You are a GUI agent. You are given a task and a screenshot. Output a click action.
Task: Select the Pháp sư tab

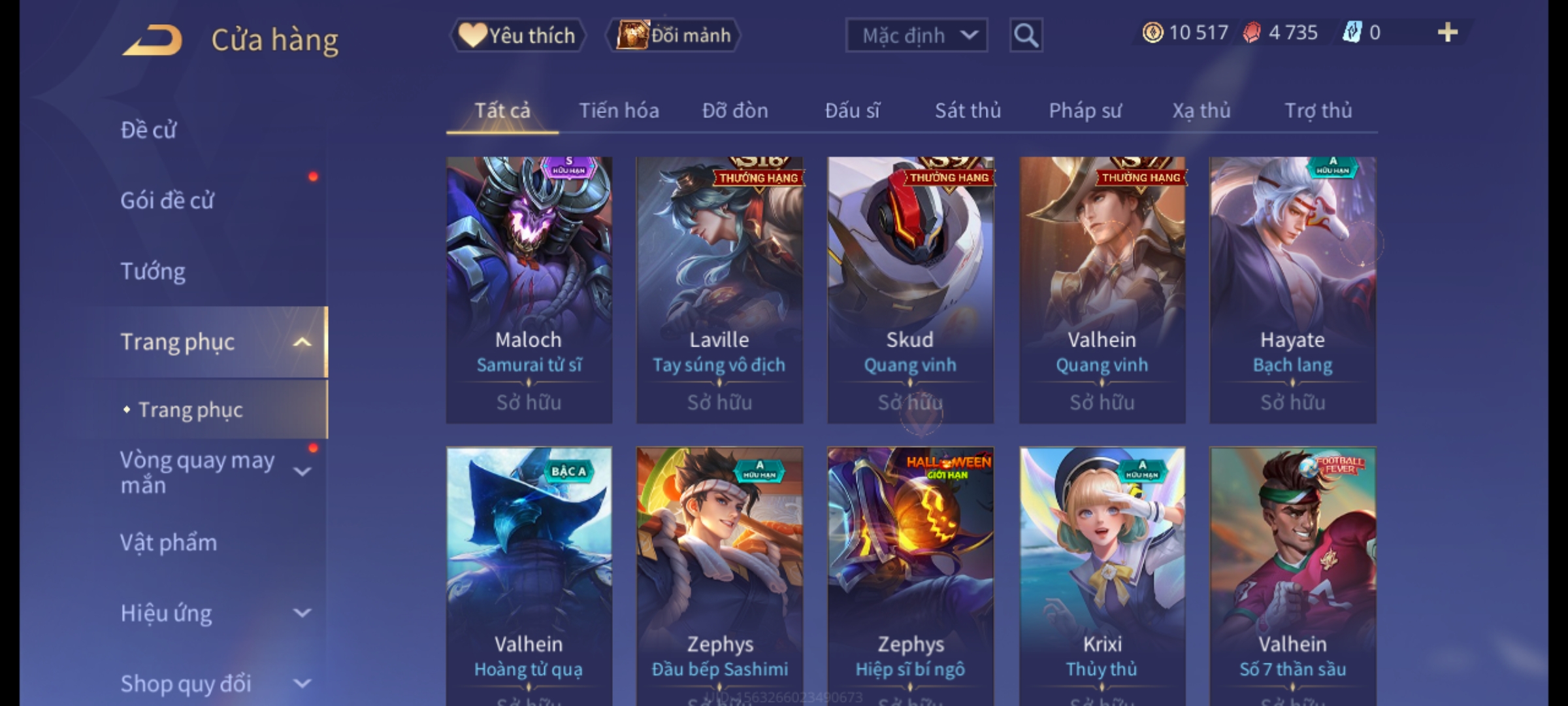[x=1085, y=110]
